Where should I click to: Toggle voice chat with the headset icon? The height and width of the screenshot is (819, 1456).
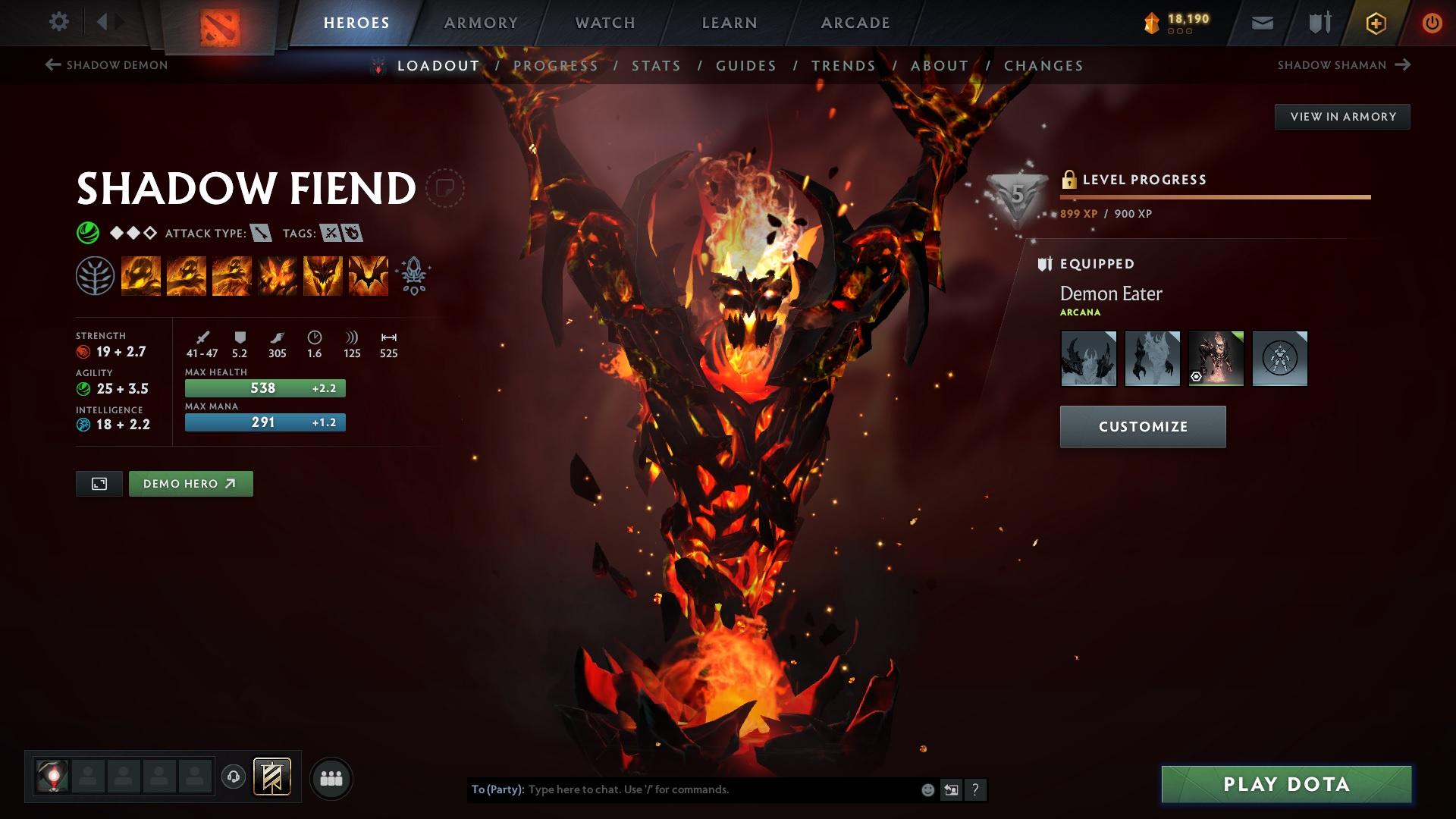(233, 777)
